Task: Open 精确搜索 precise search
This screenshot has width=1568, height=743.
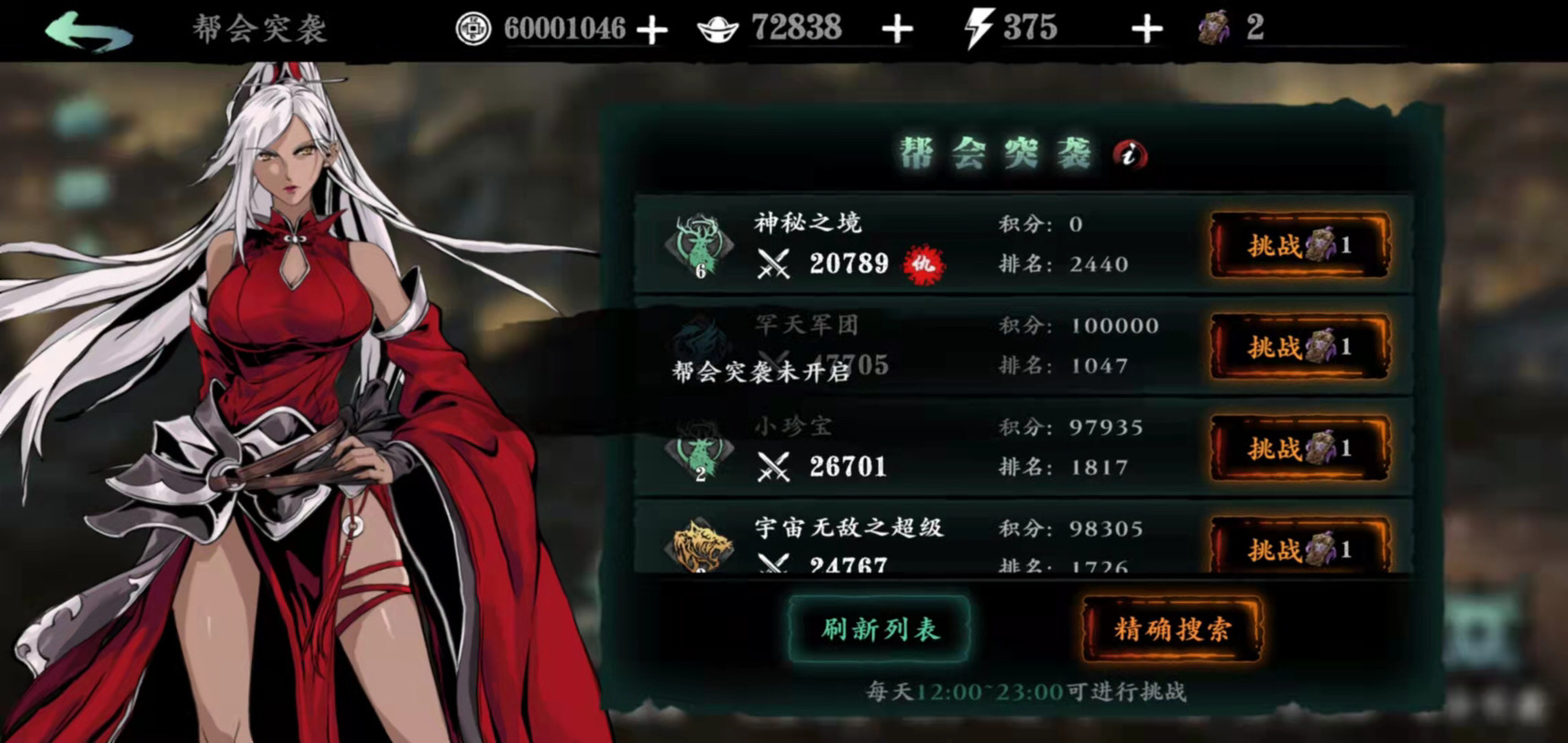Action: (1169, 630)
